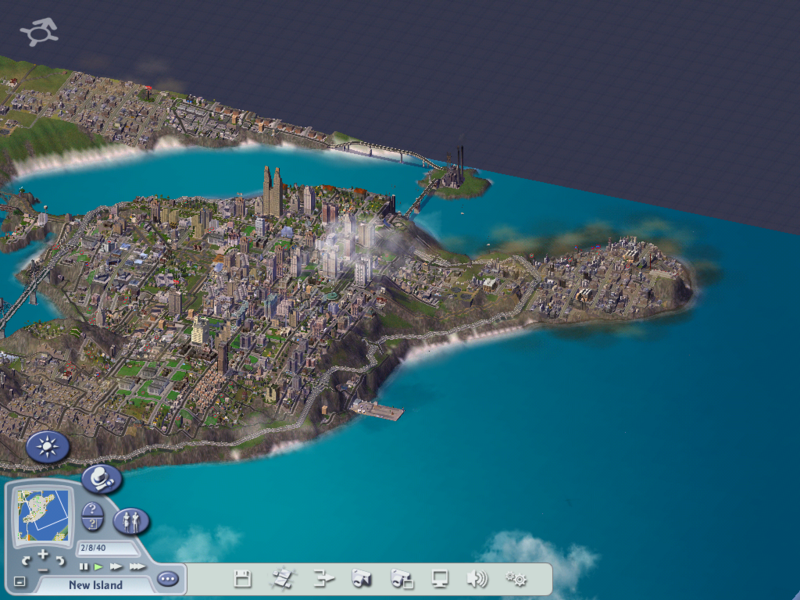The image size is (800, 600).
Task: Open Mayor mode top hat button
Action: click(101, 479)
